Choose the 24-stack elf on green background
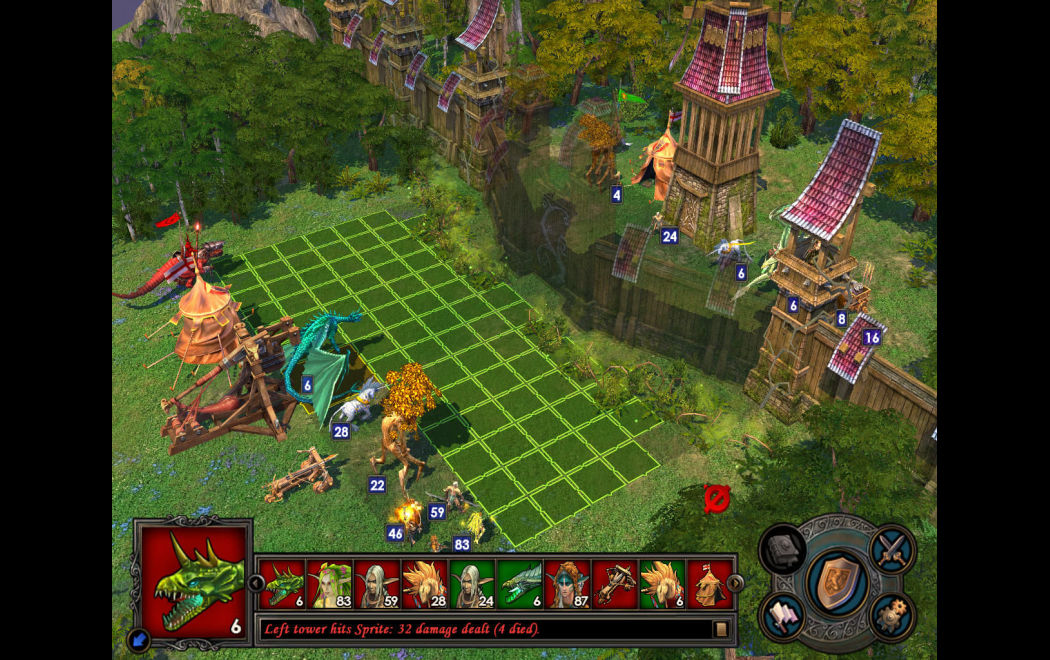 [x=472, y=584]
